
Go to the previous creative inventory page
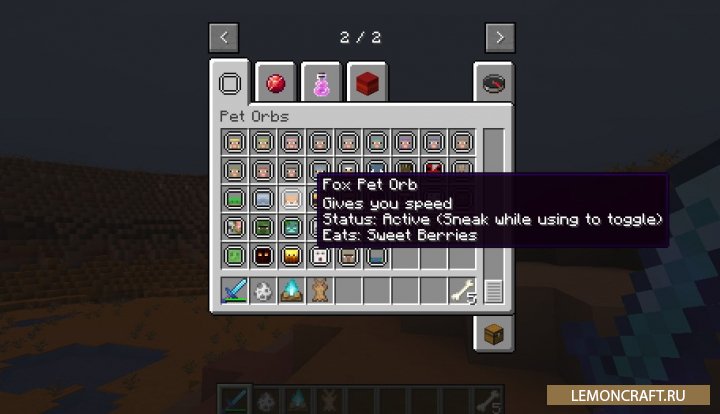pos(223,38)
